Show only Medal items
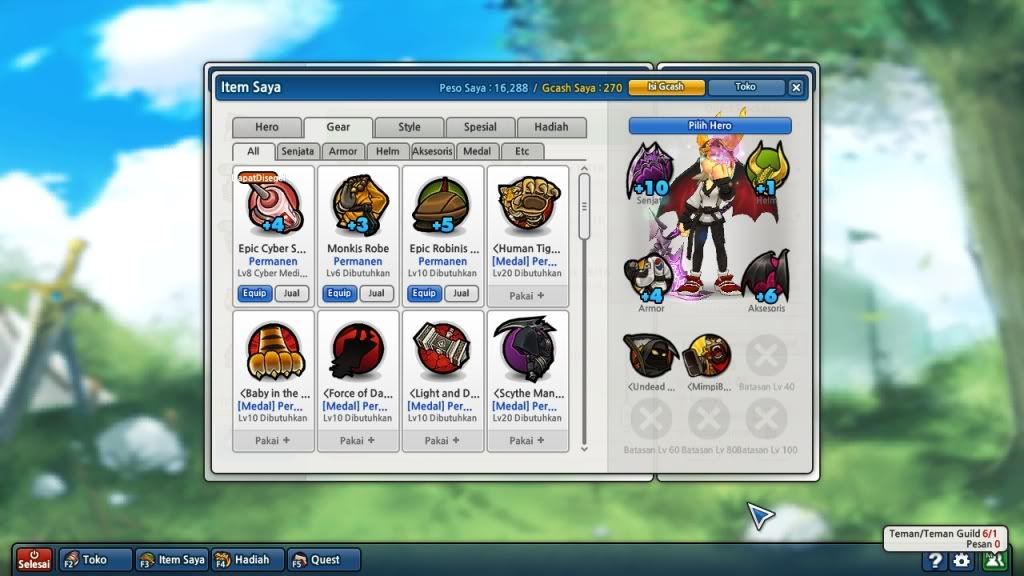This screenshot has width=1024, height=576. [478, 151]
